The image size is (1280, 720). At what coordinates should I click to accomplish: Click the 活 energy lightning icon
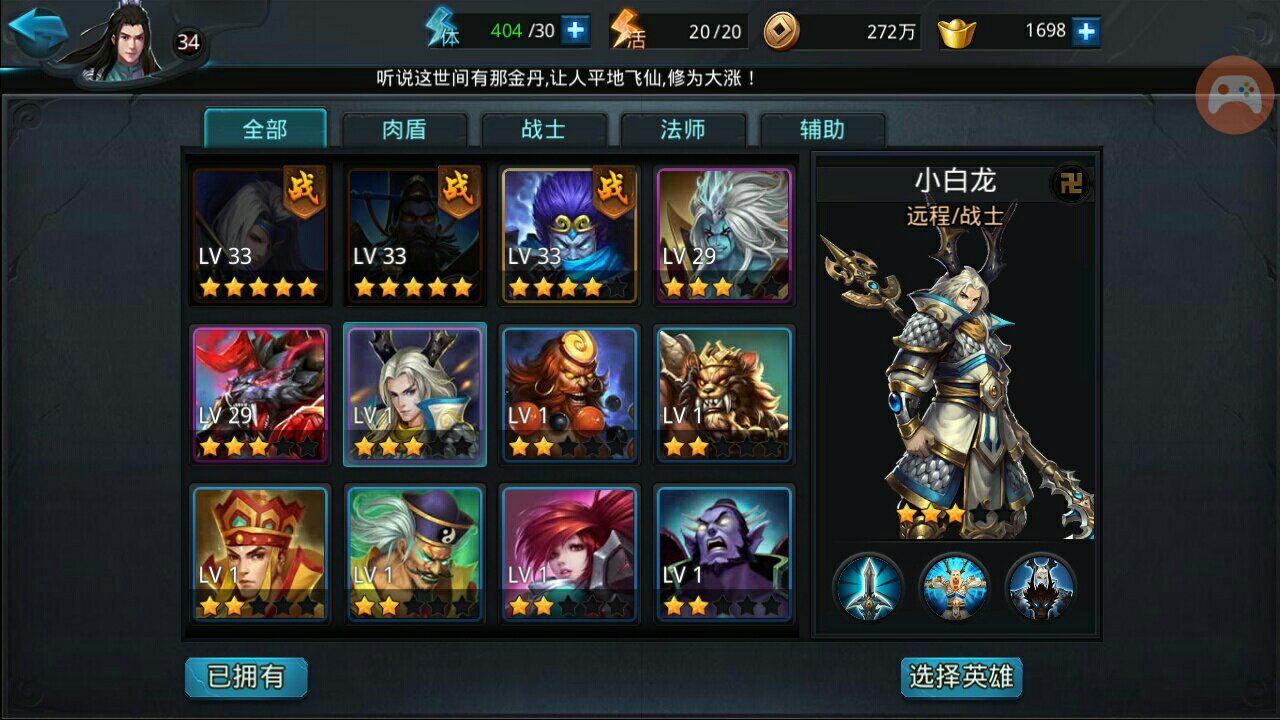point(628,28)
